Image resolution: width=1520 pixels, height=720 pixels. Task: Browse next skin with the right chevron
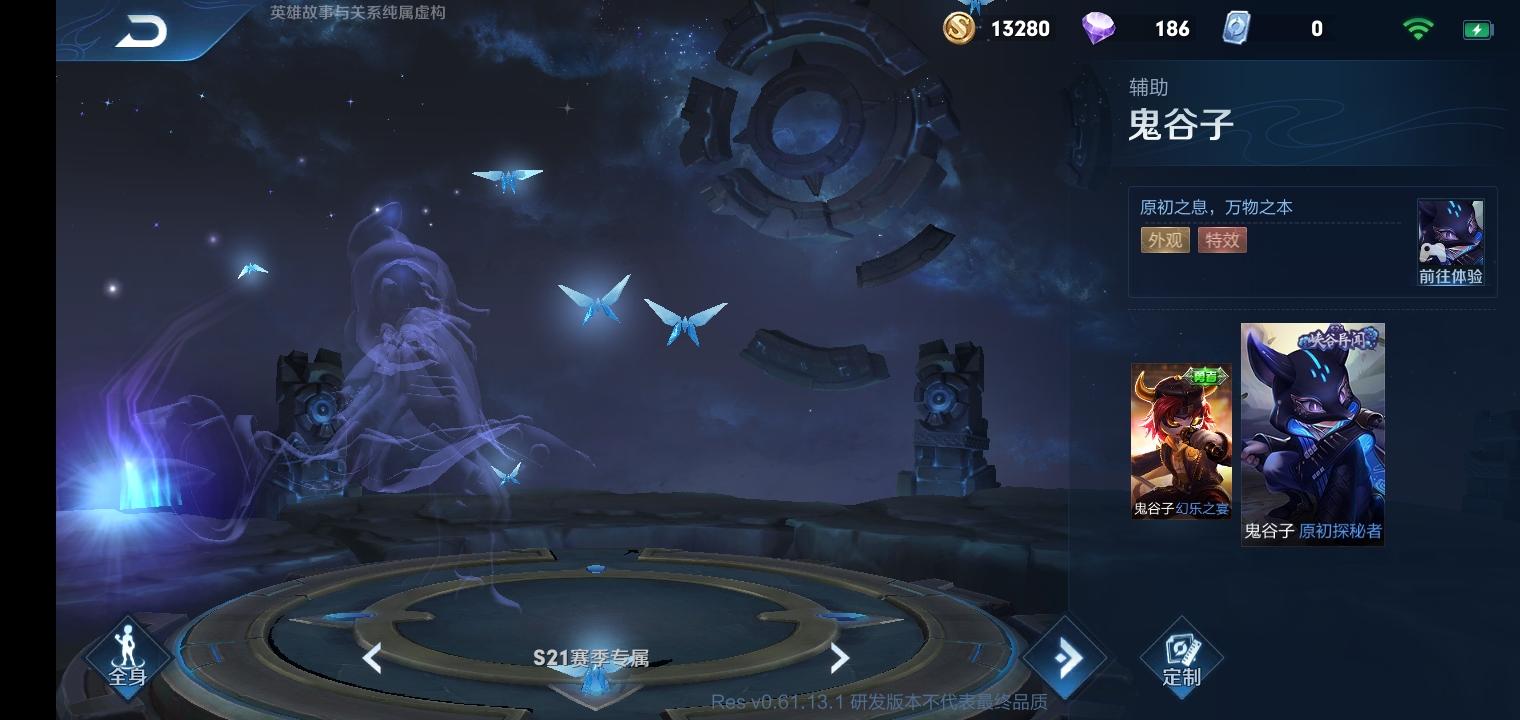[x=840, y=657]
